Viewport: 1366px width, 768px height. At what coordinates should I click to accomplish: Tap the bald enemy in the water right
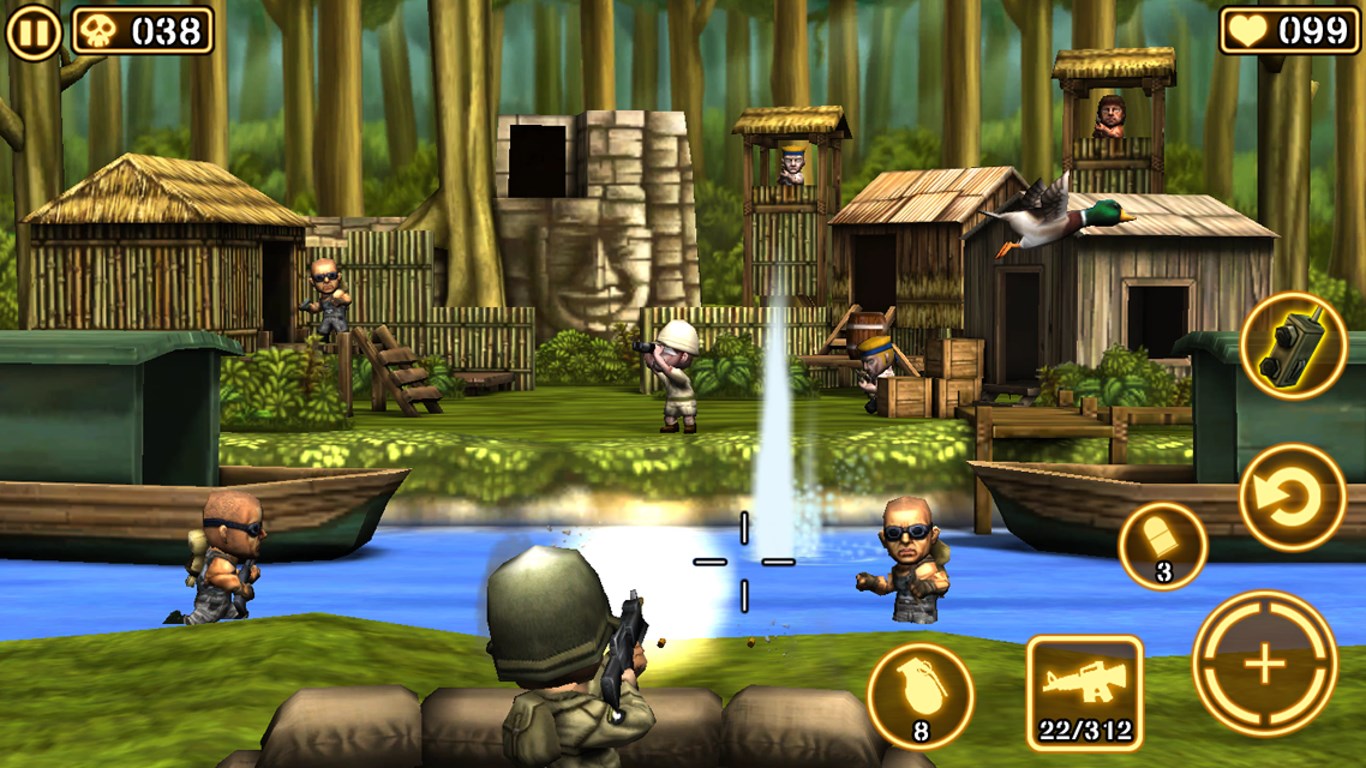(x=910, y=555)
